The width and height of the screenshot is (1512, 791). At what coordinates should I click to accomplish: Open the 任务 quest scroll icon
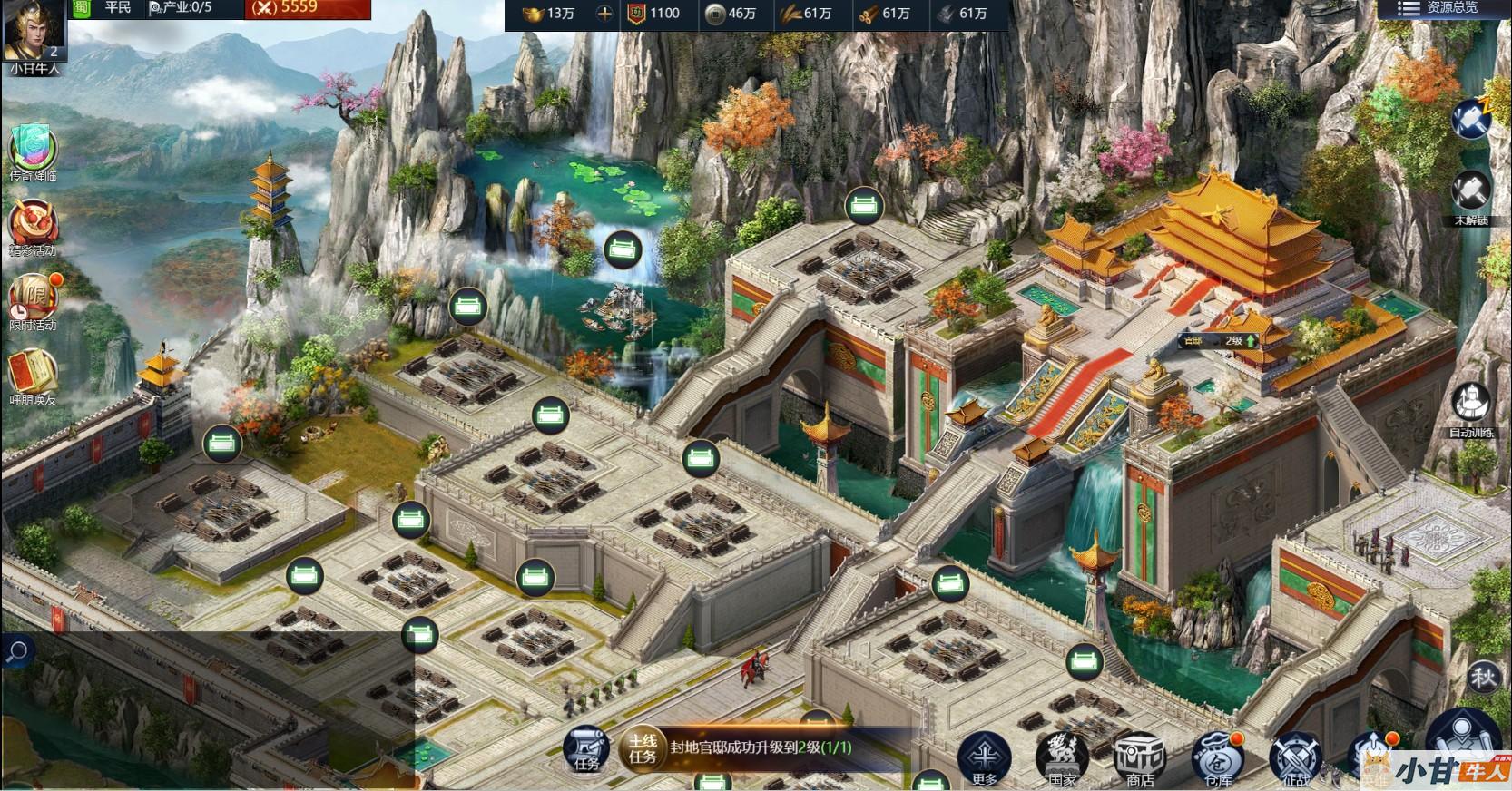point(586,749)
